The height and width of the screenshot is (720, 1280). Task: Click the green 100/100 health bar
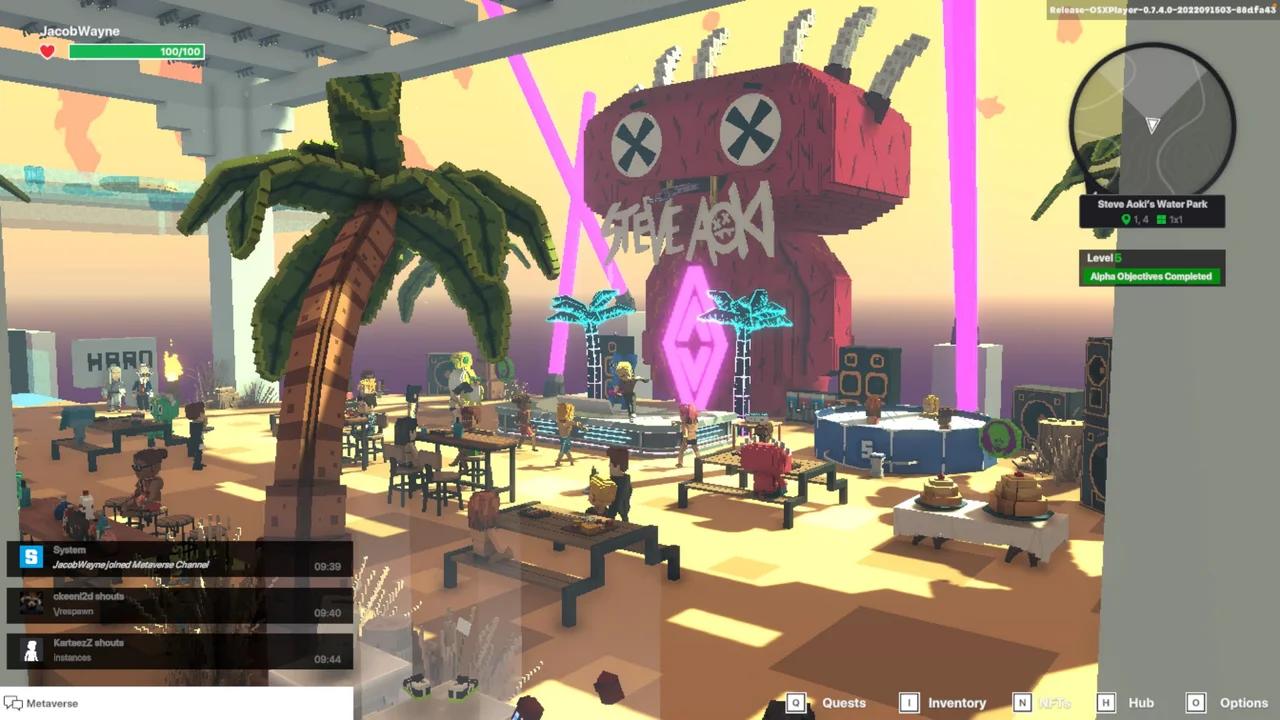point(137,51)
